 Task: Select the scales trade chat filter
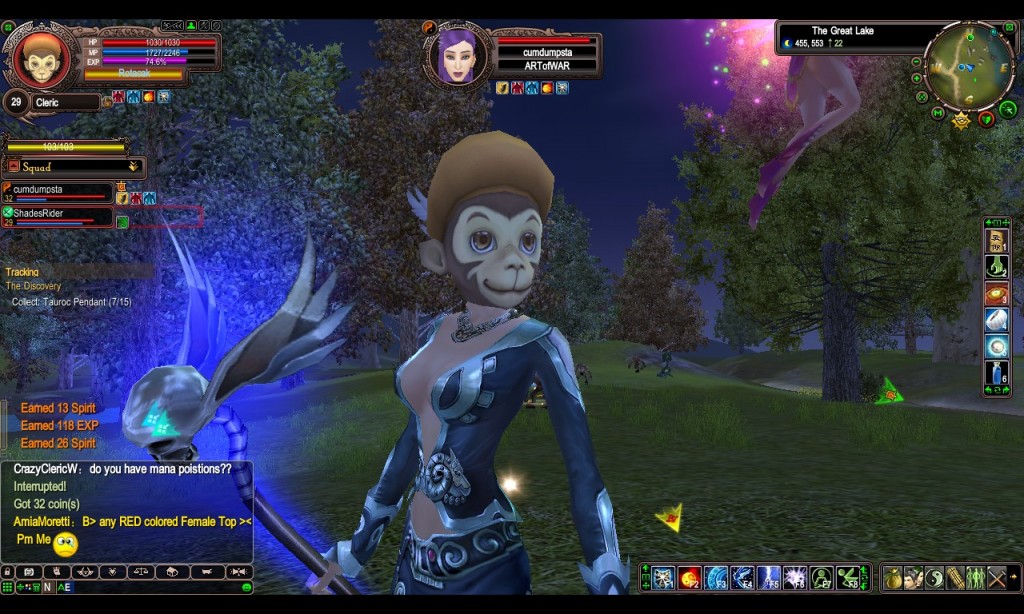(141, 572)
